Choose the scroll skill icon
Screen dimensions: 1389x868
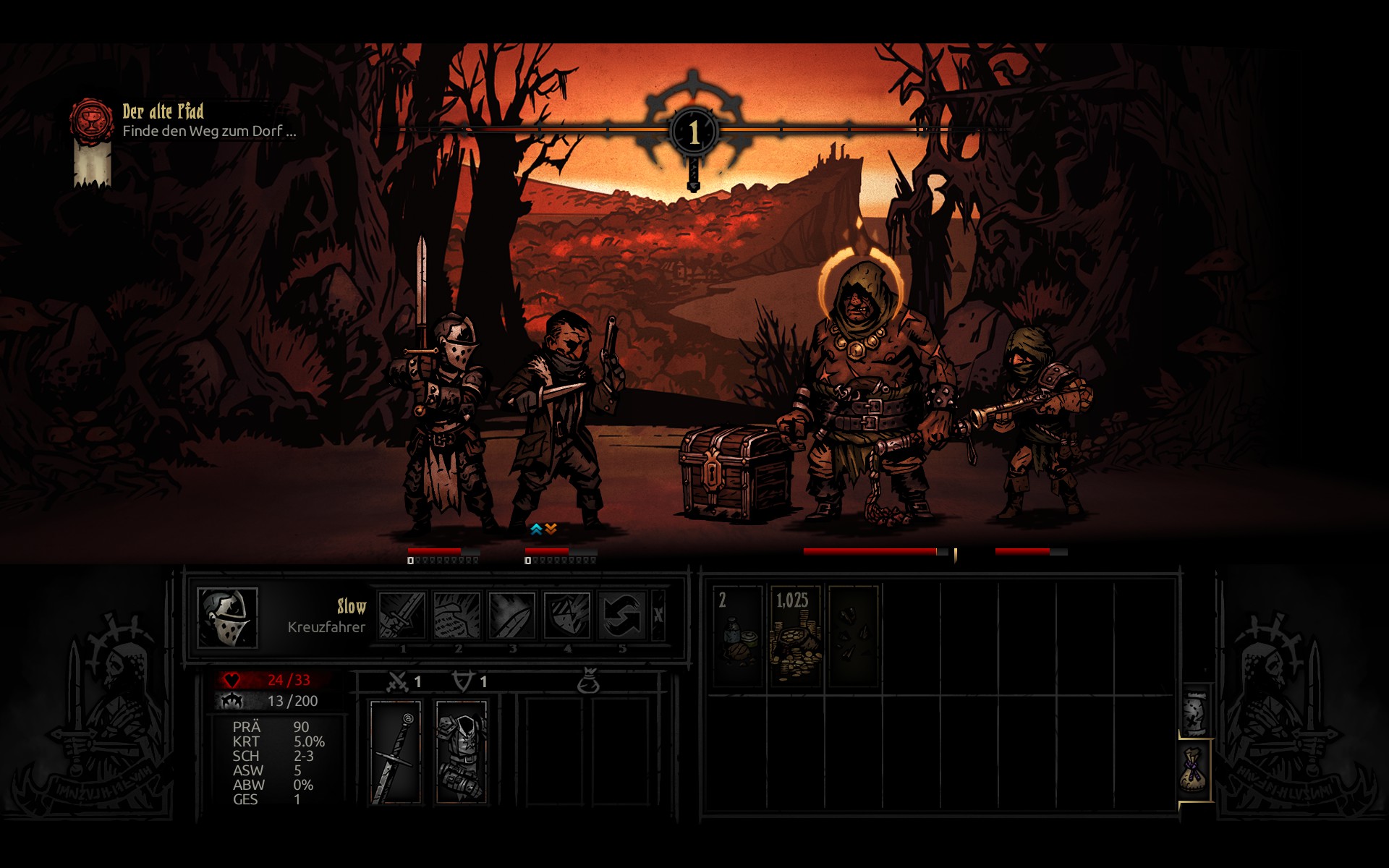tap(457, 616)
